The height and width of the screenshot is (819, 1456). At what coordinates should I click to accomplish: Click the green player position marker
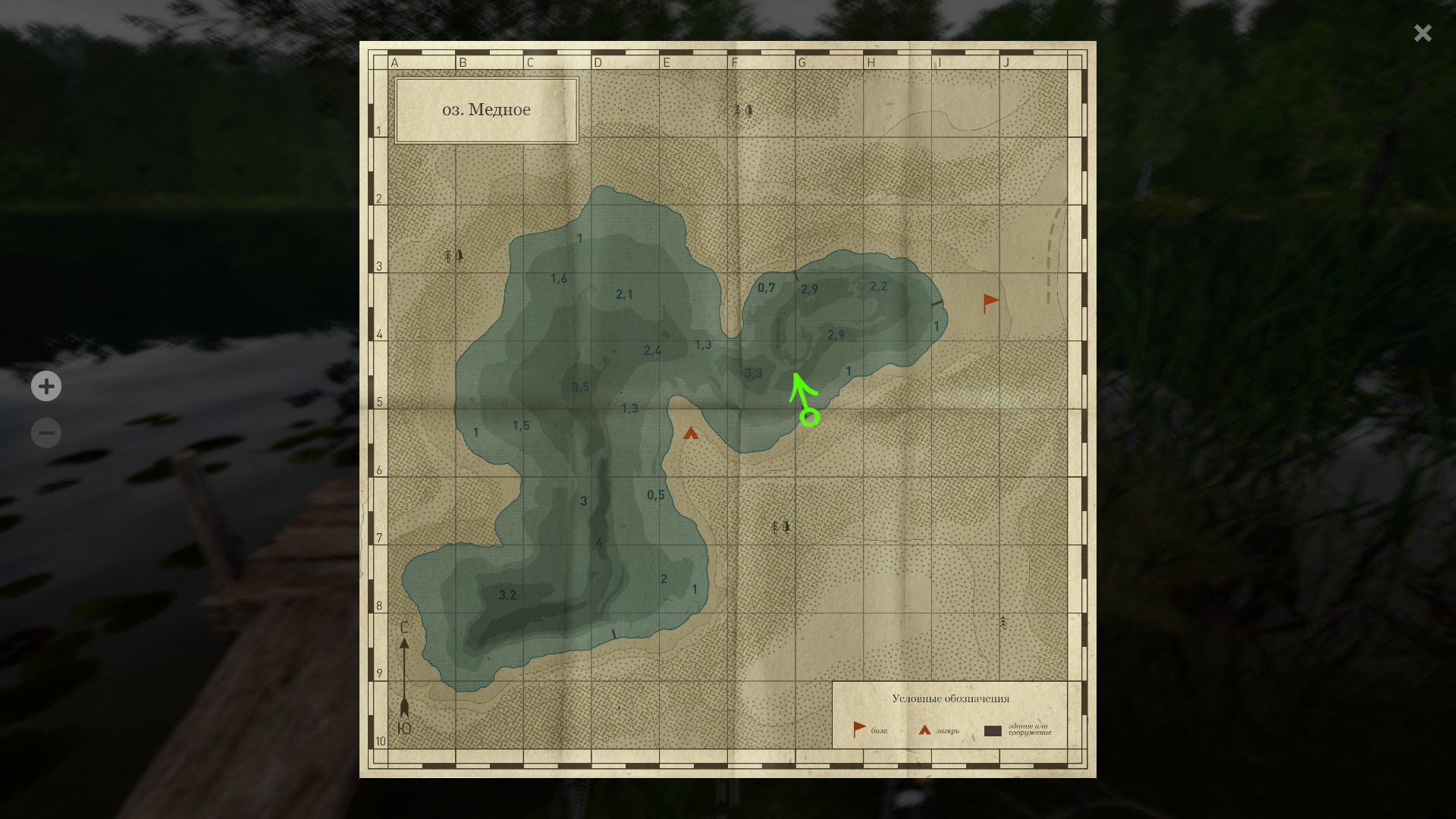pos(808,416)
